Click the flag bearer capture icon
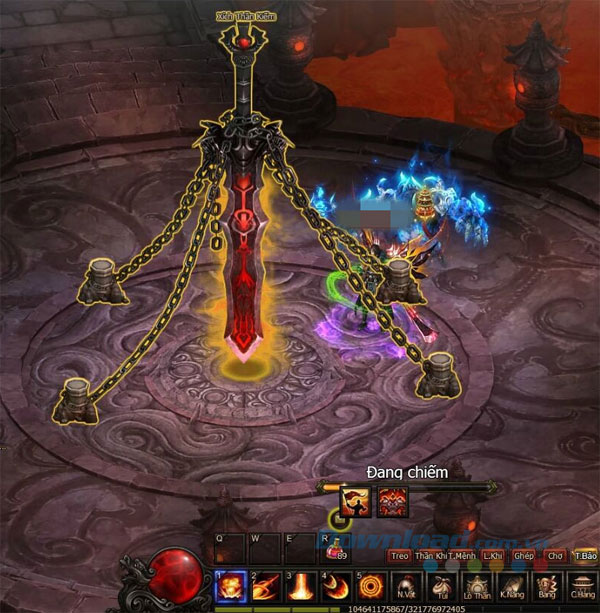The width and height of the screenshot is (600, 613). pyautogui.click(x=357, y=502)
